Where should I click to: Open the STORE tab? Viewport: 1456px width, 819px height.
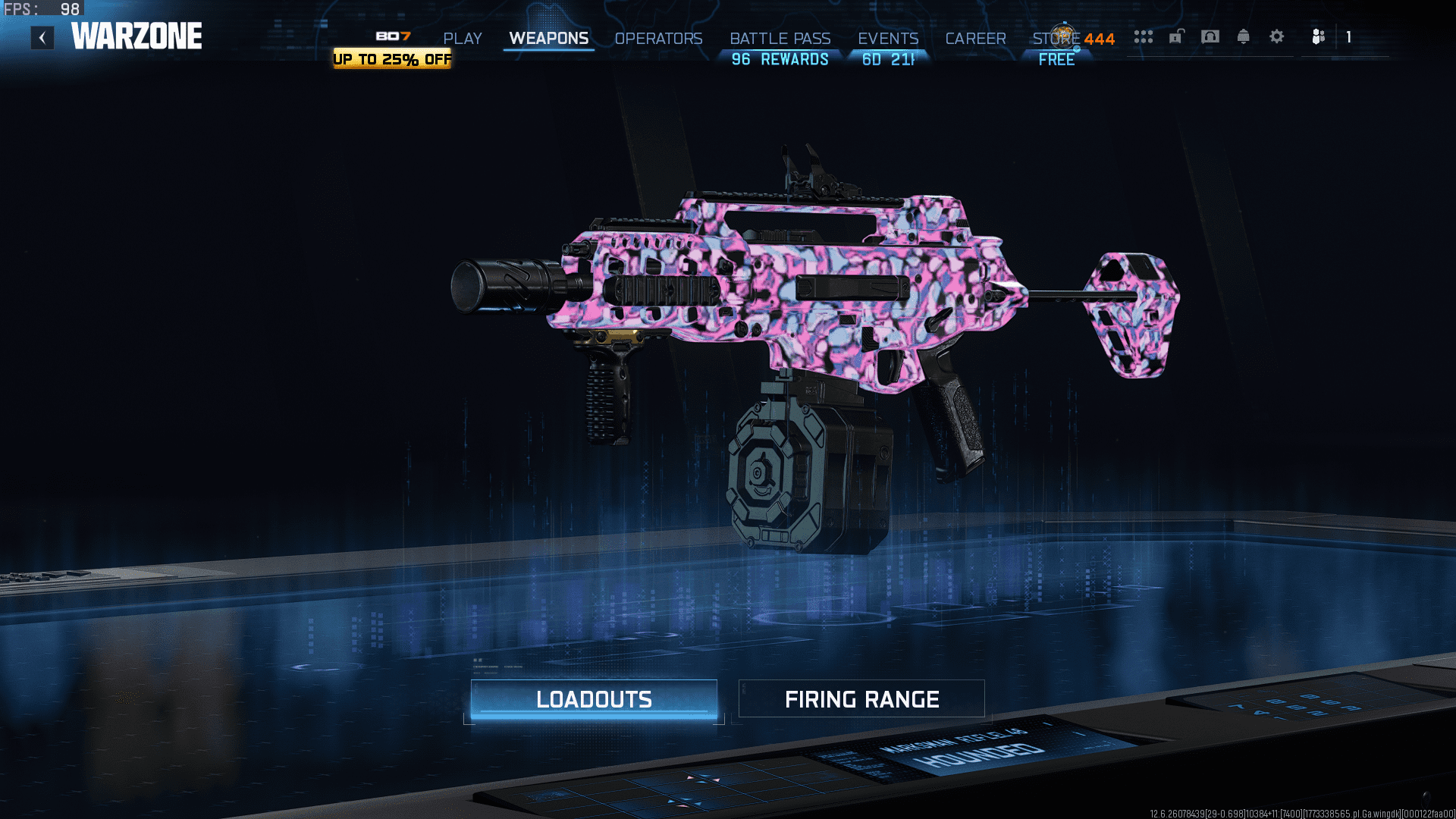[x=1056, y=38]
